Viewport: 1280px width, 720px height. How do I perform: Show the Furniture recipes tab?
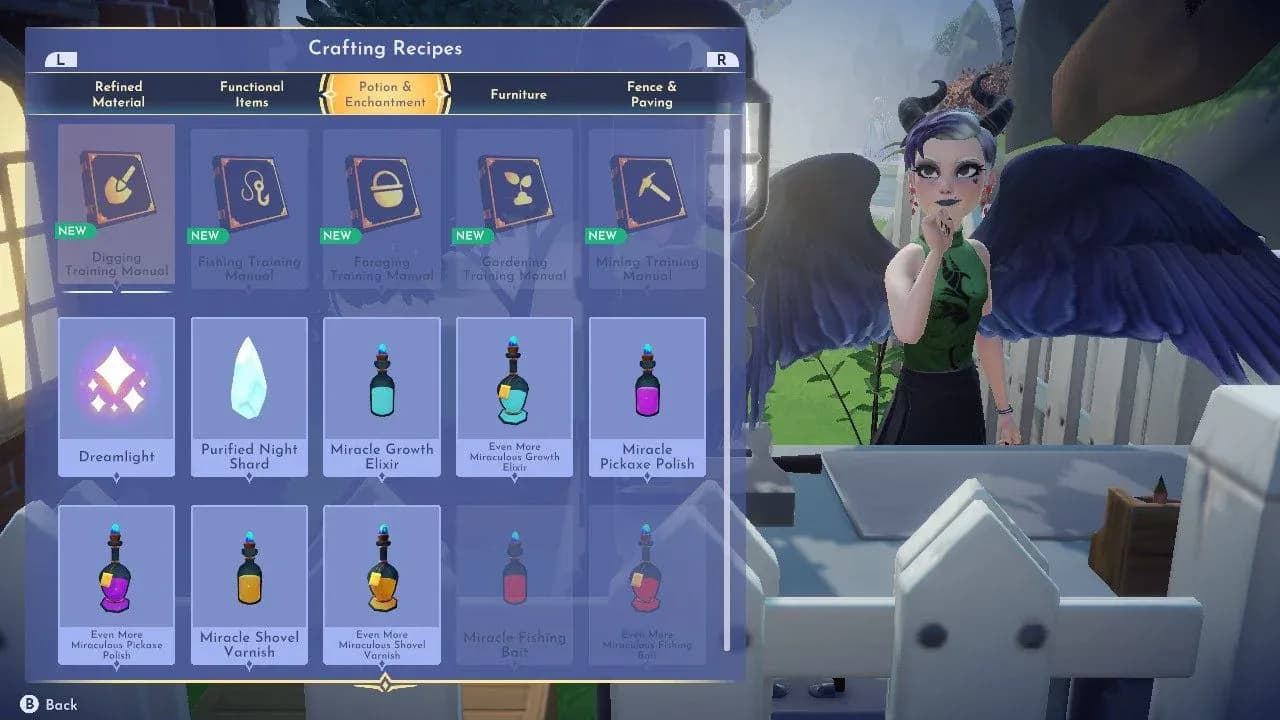tap(518, 94)
